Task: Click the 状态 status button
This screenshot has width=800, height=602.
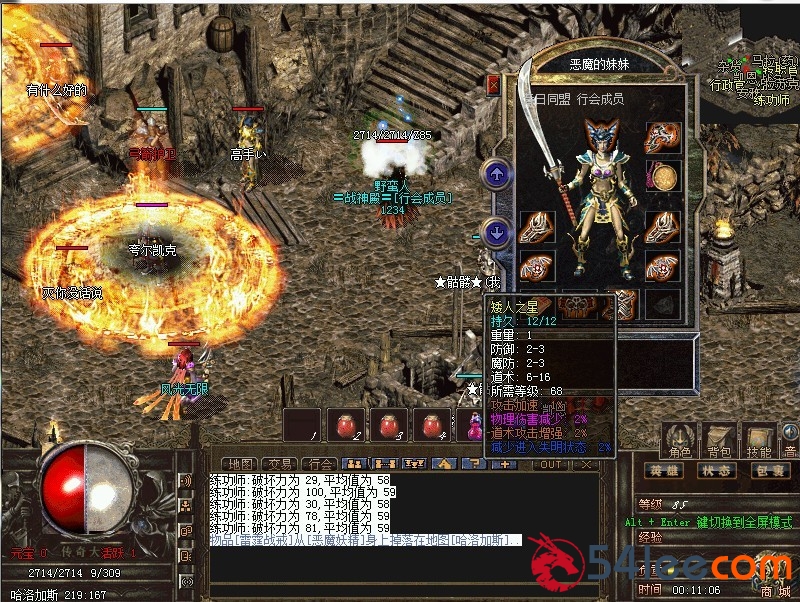Action: point(714,470)
